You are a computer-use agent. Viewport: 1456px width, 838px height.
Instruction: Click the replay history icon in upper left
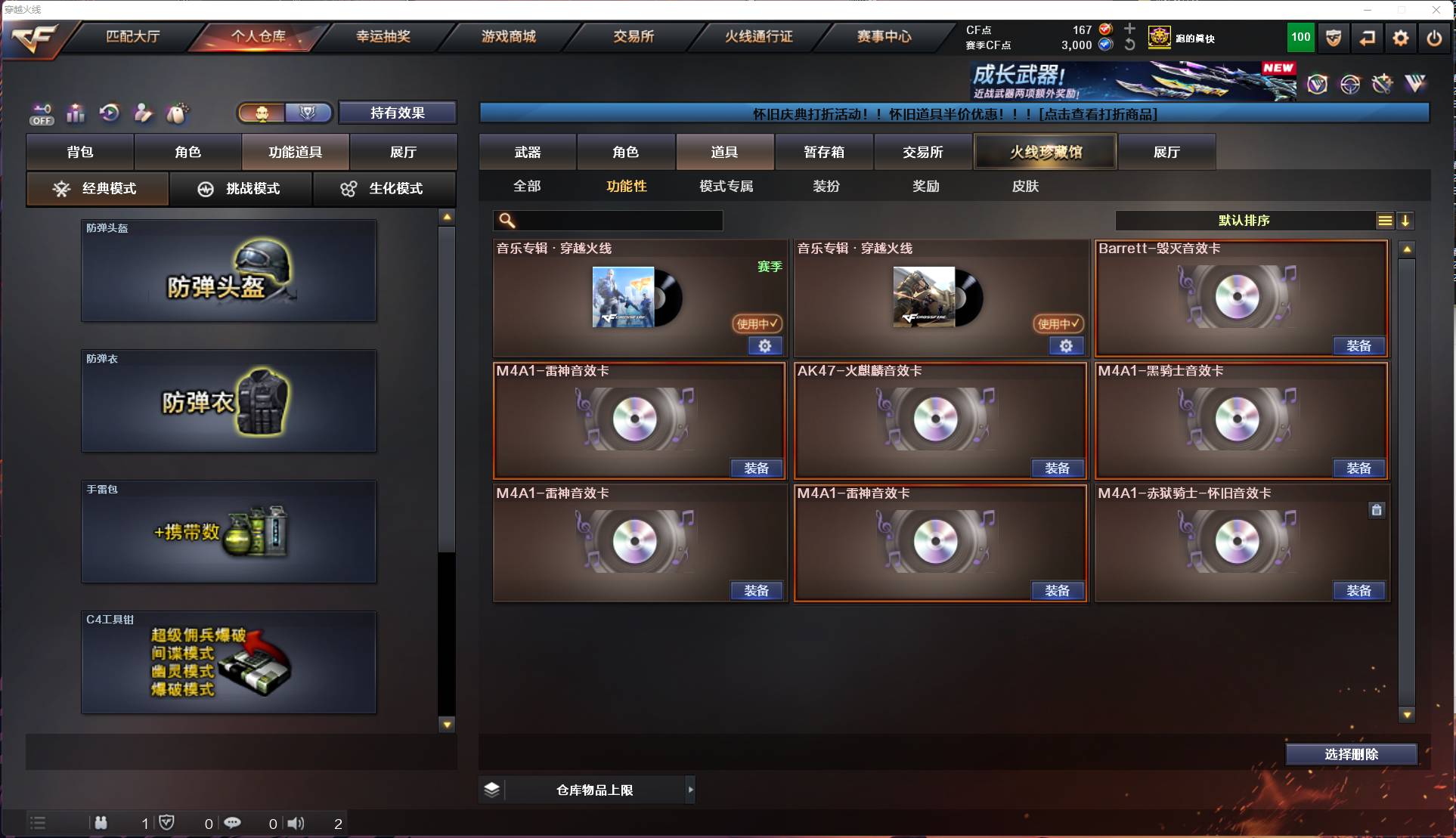coord(110,113)
